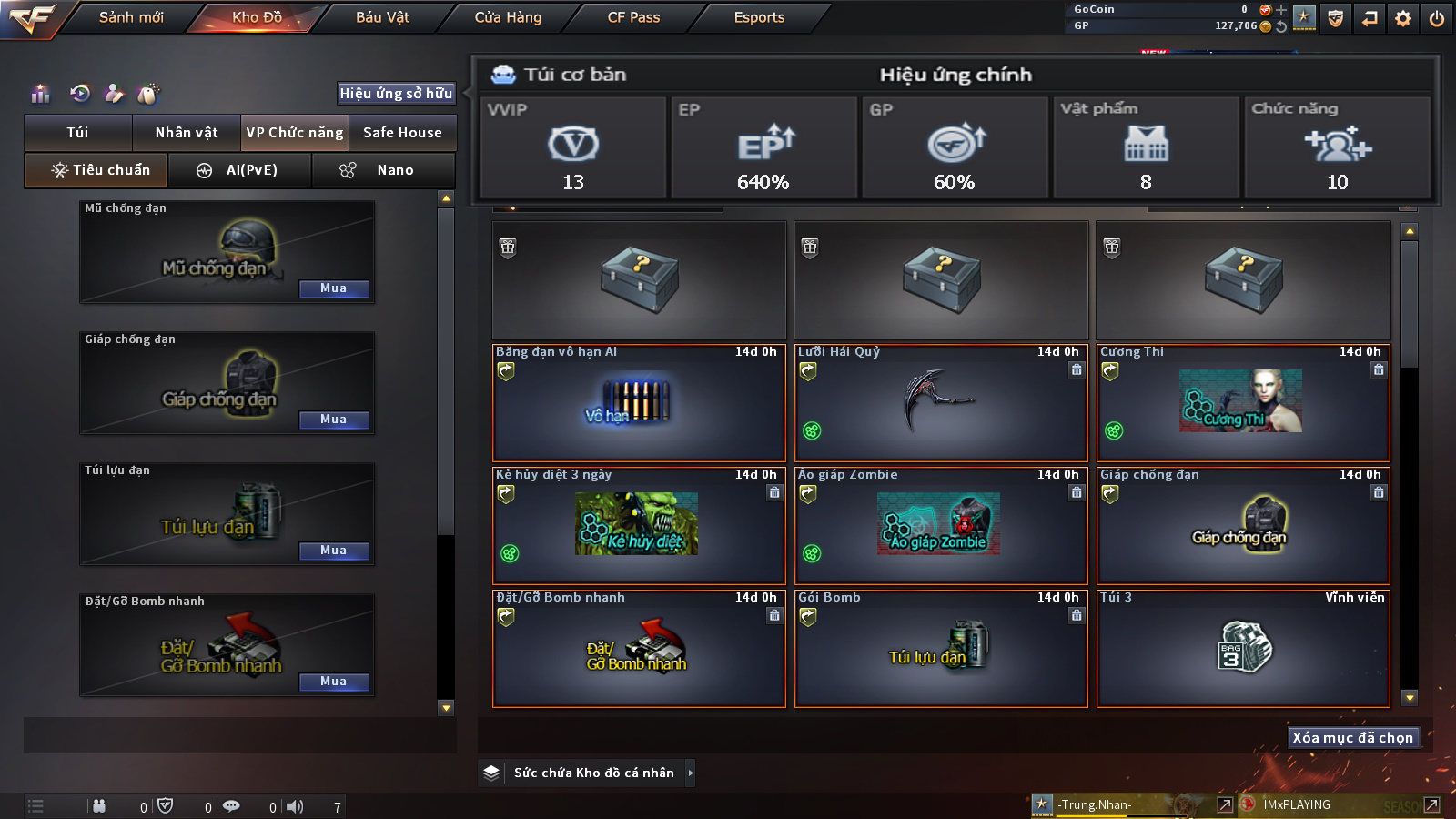
Task: Switch to the Nhân vật tab
Action: click(187, 133)
